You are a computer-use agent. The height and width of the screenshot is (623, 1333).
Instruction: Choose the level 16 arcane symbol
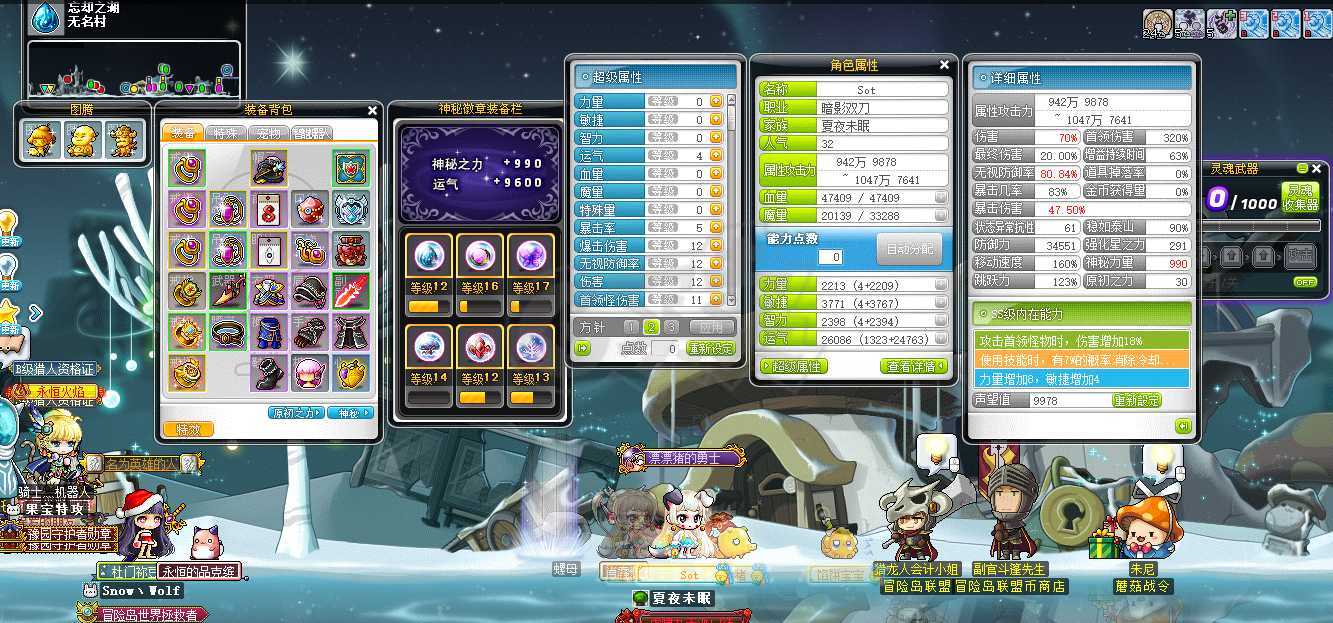point(480,257)
